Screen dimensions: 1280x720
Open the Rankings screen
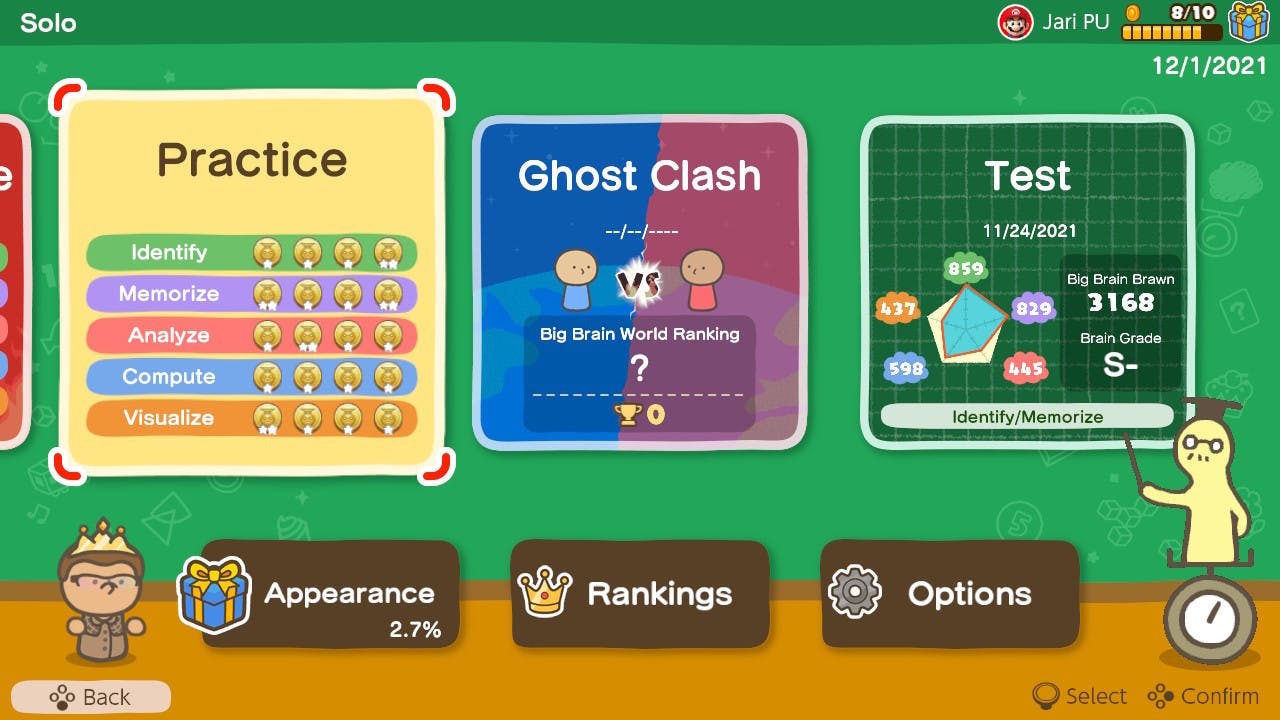coord(640,592)
